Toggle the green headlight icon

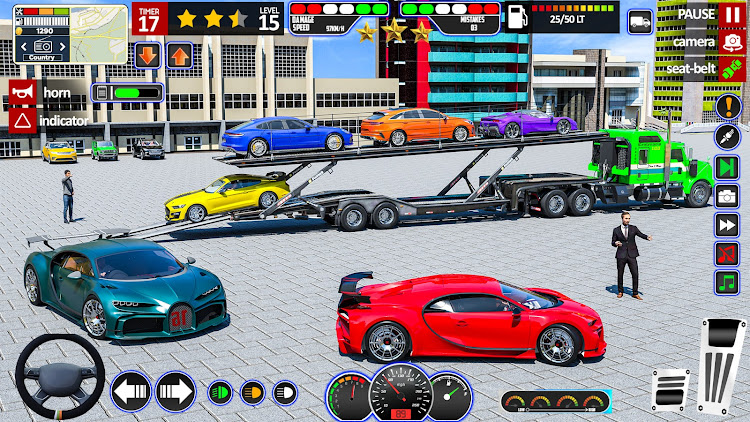[x=218, y=392]
